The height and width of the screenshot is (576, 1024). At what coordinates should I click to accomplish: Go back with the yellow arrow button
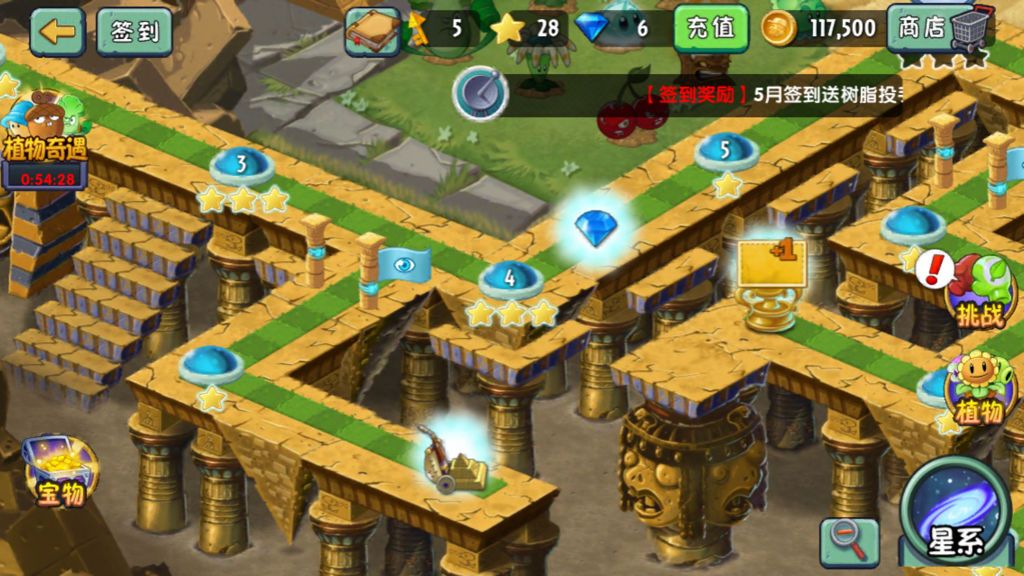(x=57, y=31)
